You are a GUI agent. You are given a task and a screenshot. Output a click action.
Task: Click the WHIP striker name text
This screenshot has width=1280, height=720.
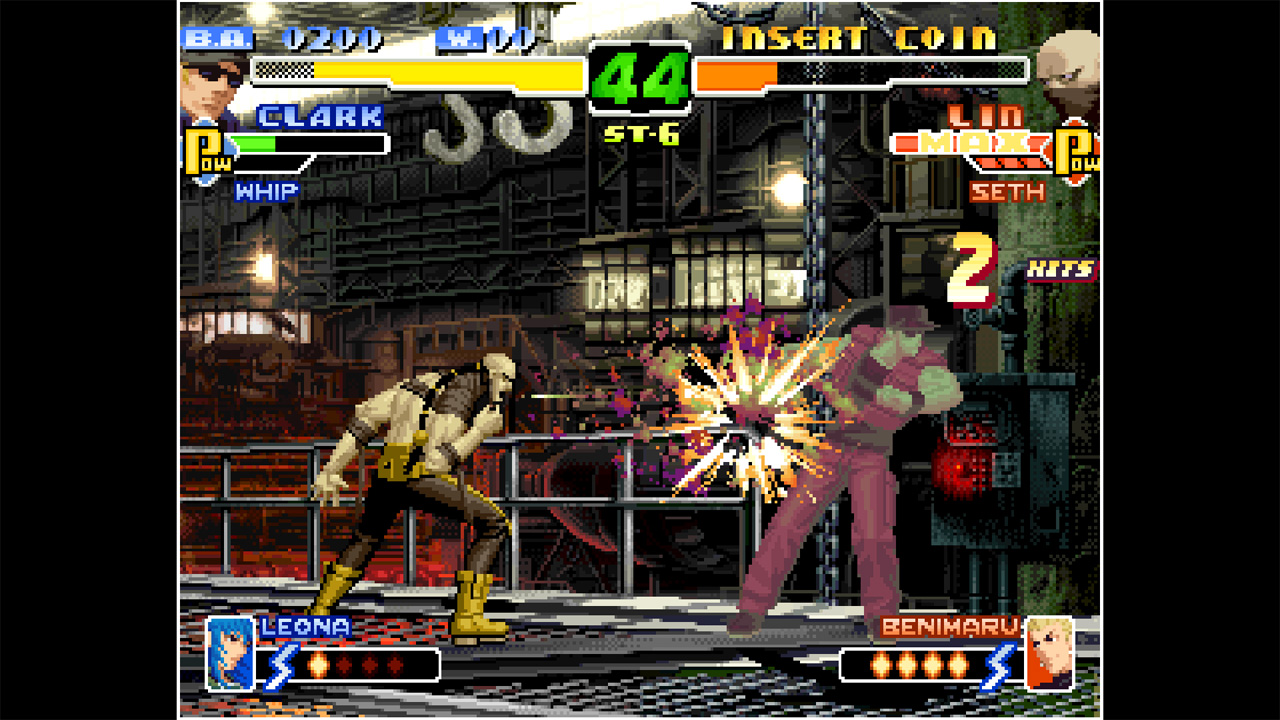[268, 192]
